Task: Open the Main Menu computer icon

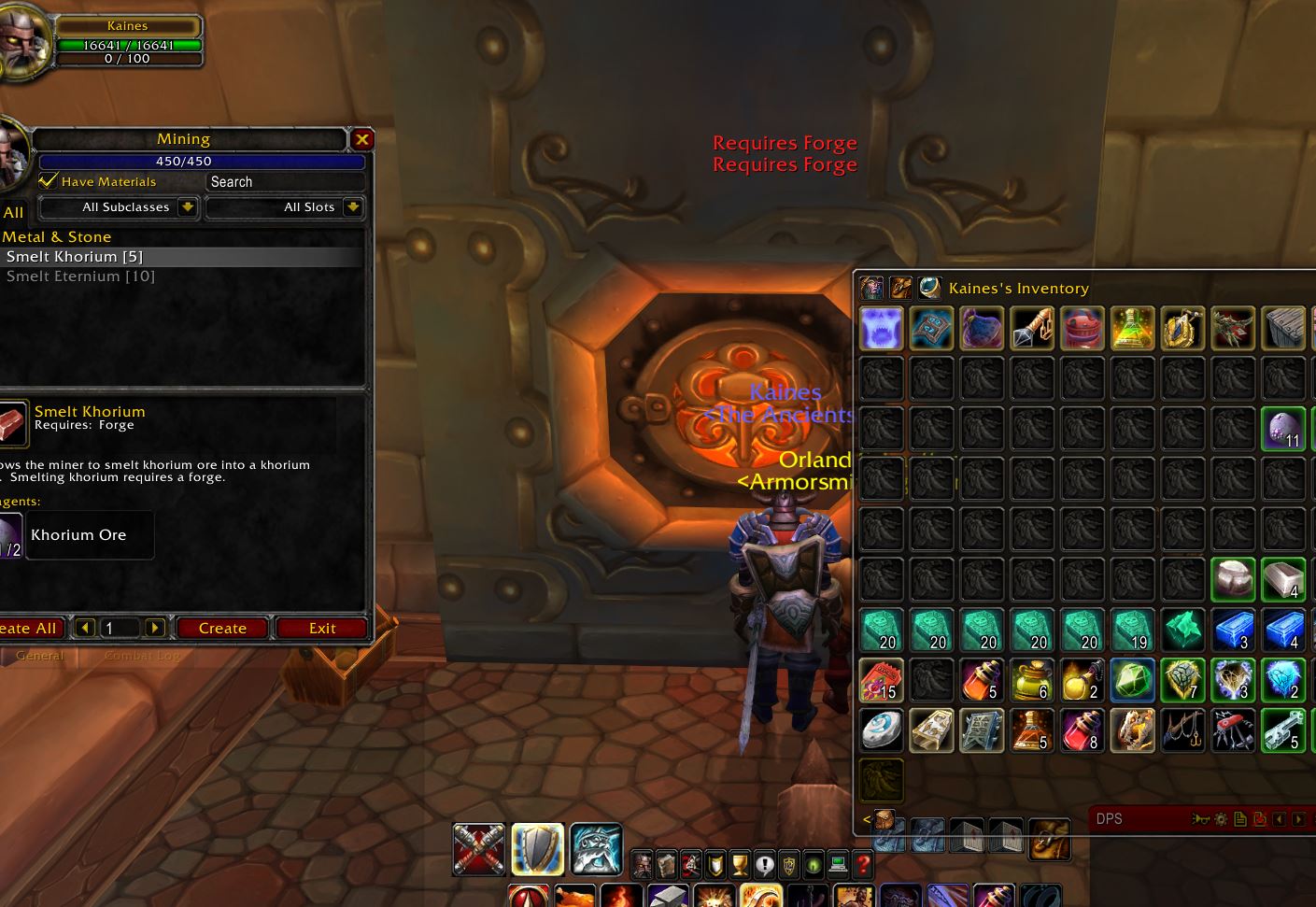Action: 838,865
